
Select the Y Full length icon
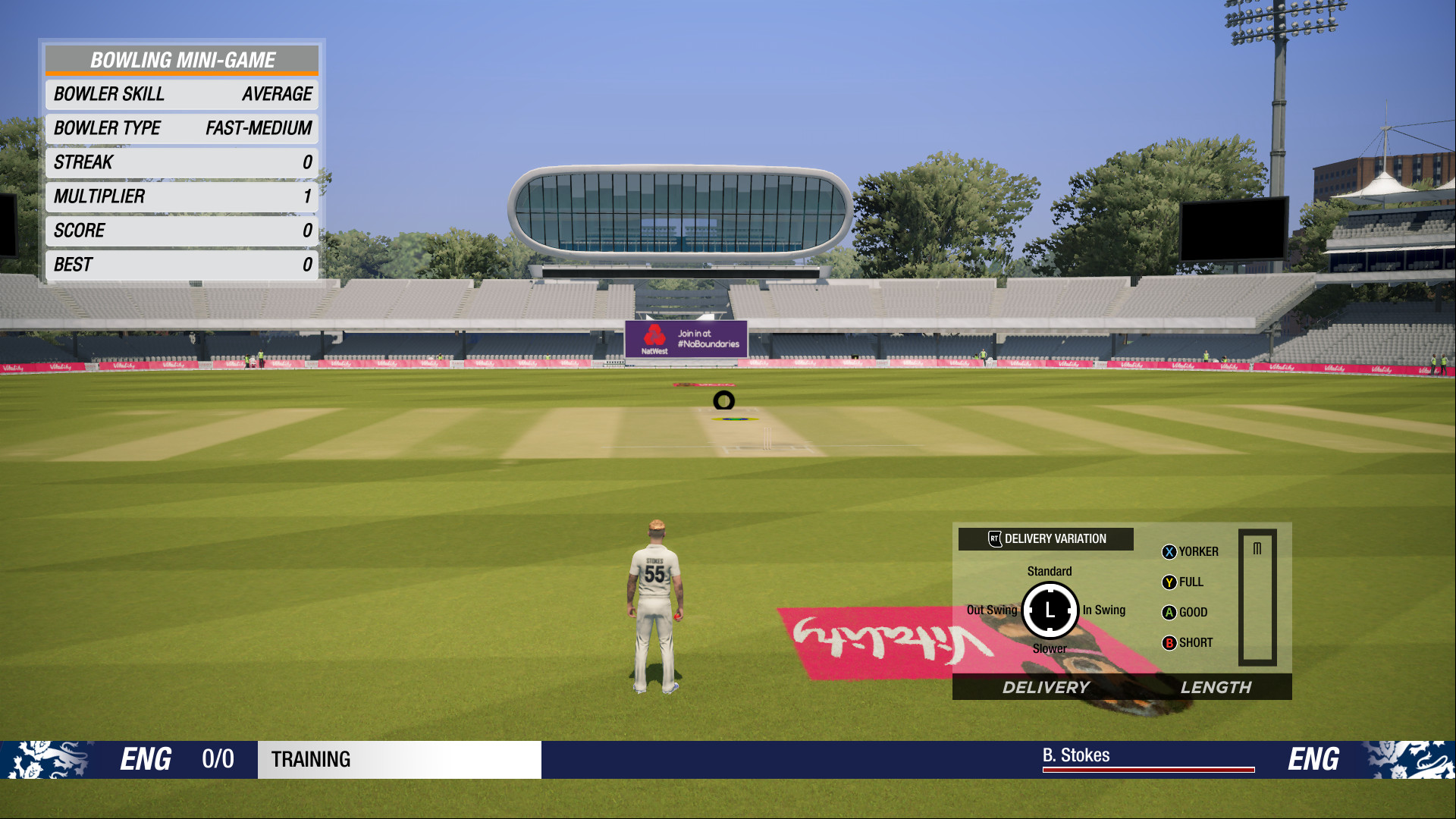[x=1170, y=582]
